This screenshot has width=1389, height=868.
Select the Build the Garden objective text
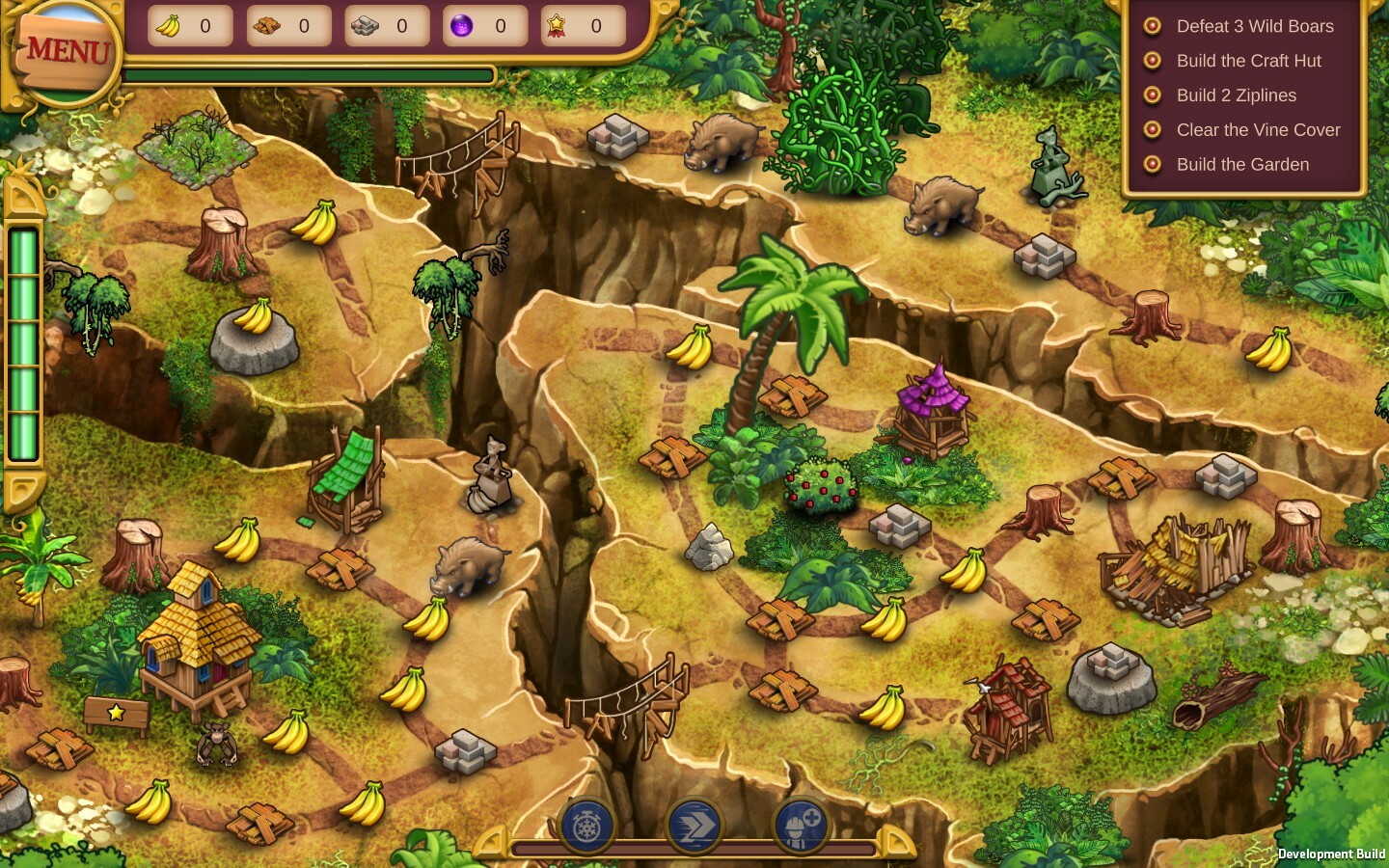(1242, 165)
